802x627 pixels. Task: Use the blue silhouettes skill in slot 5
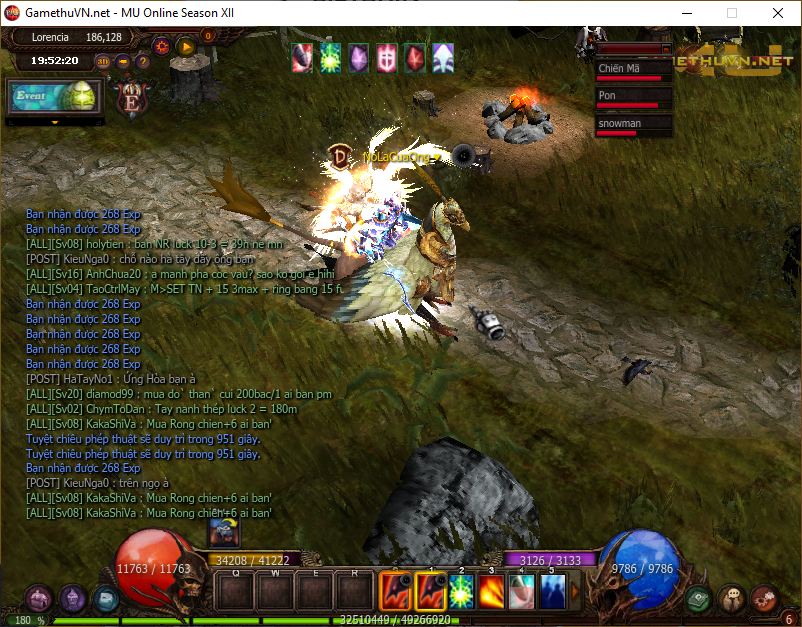552,590
